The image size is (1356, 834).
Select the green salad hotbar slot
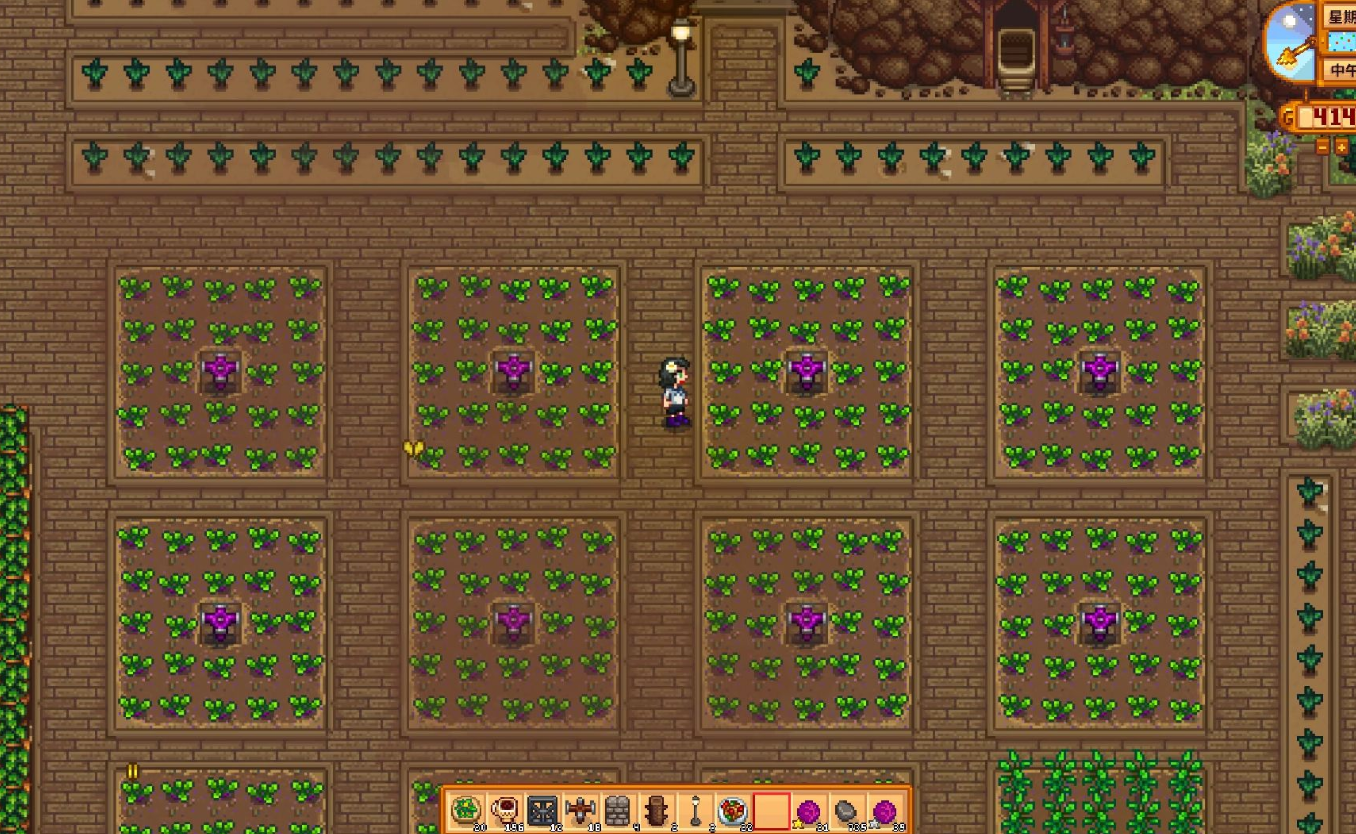pos(466,810)
